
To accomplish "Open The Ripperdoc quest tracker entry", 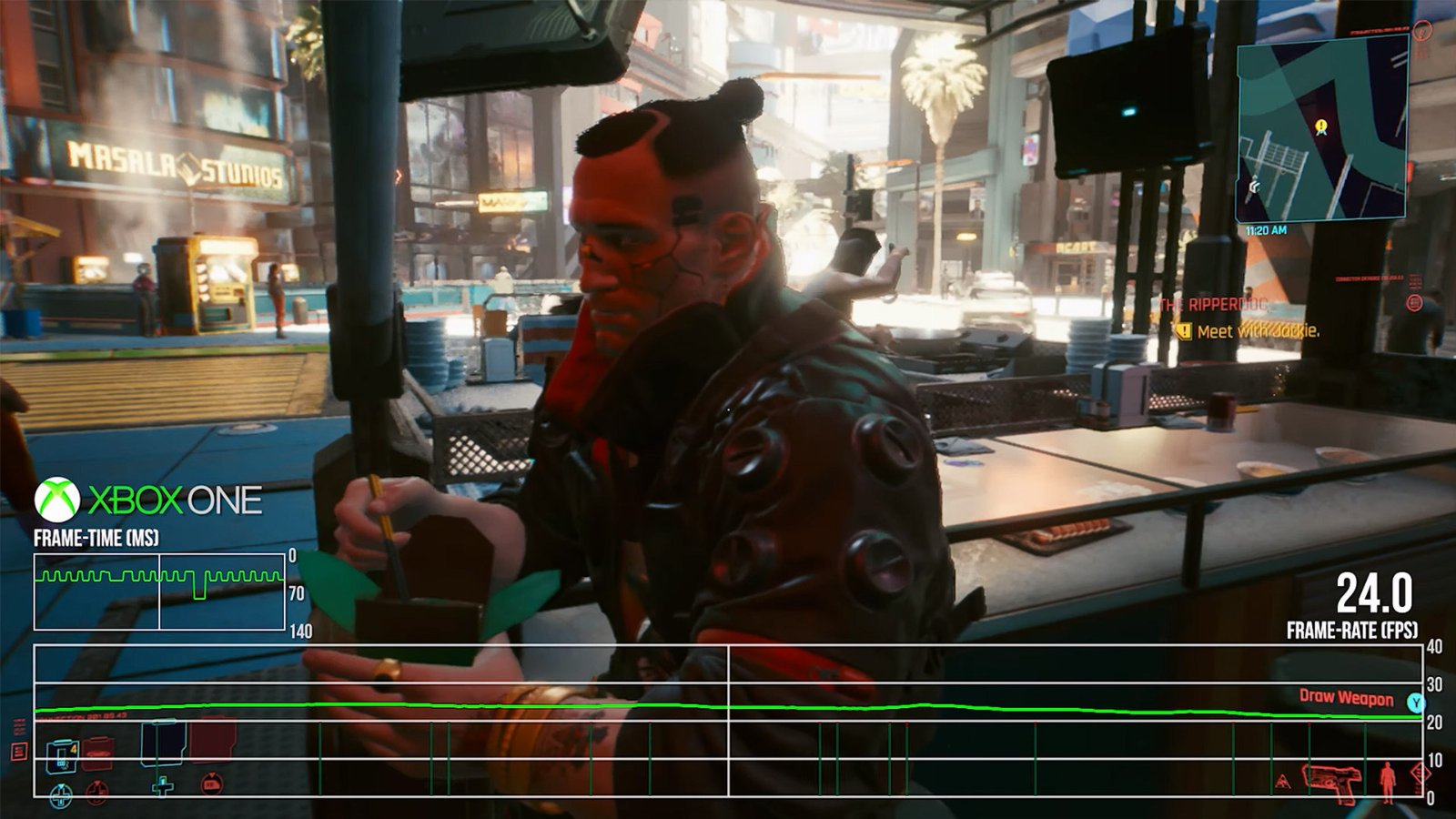I will coord(1213,305).
